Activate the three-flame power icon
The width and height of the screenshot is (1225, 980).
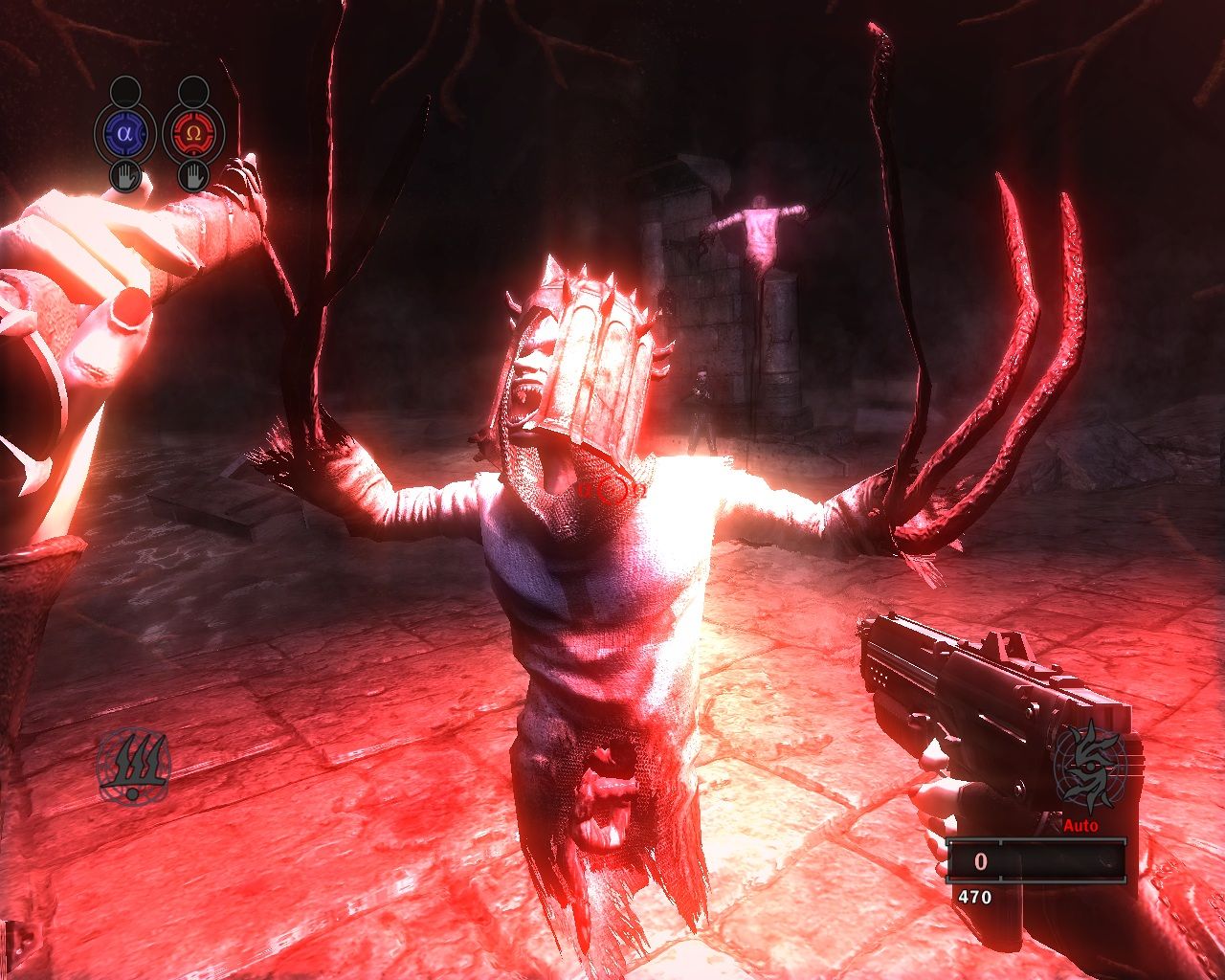[133, 767]
